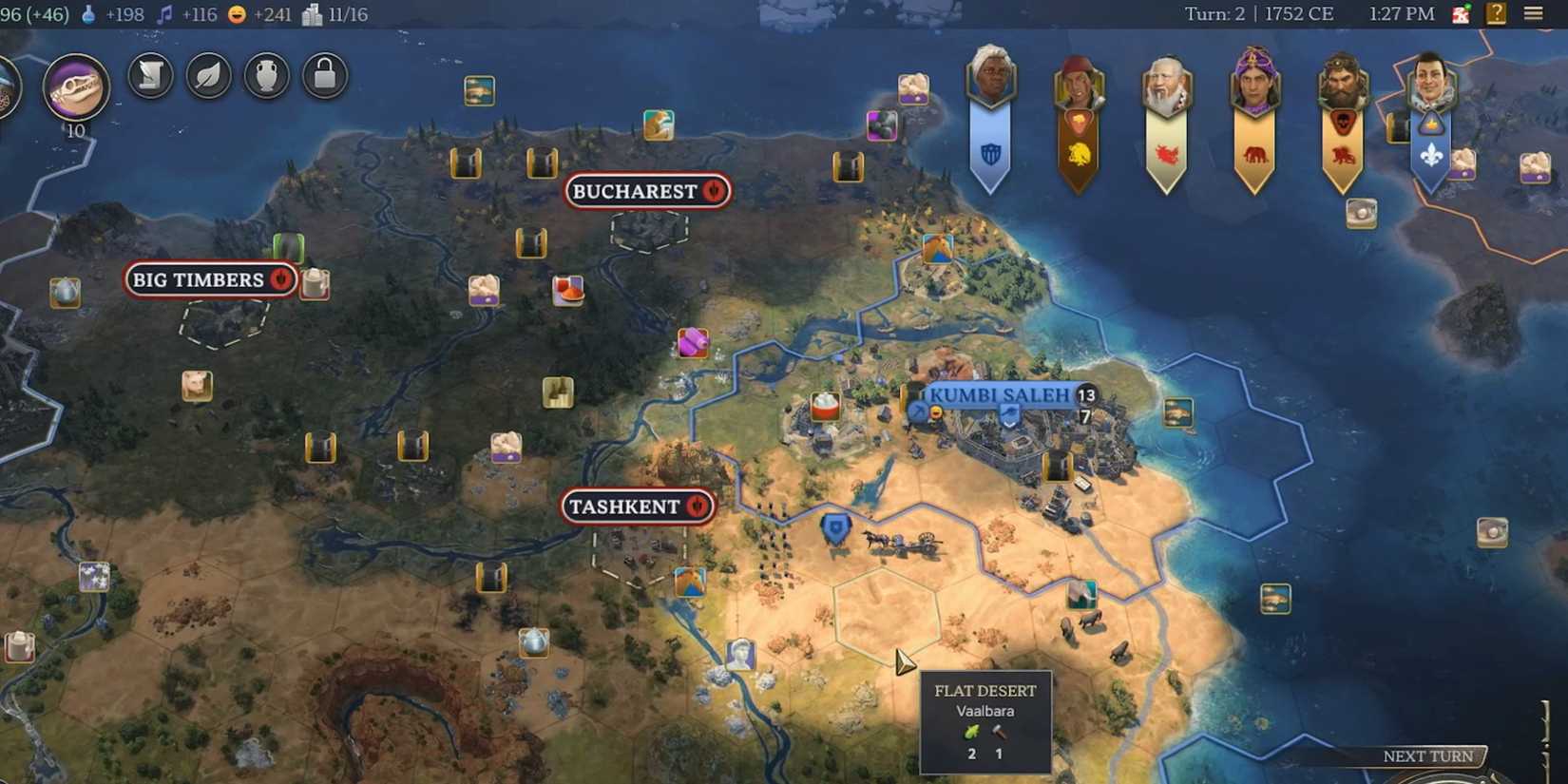Viewport: 1568px width, 784px height.
Task: Open the help panel with question mark icon
Action: tap(1495, 13)
